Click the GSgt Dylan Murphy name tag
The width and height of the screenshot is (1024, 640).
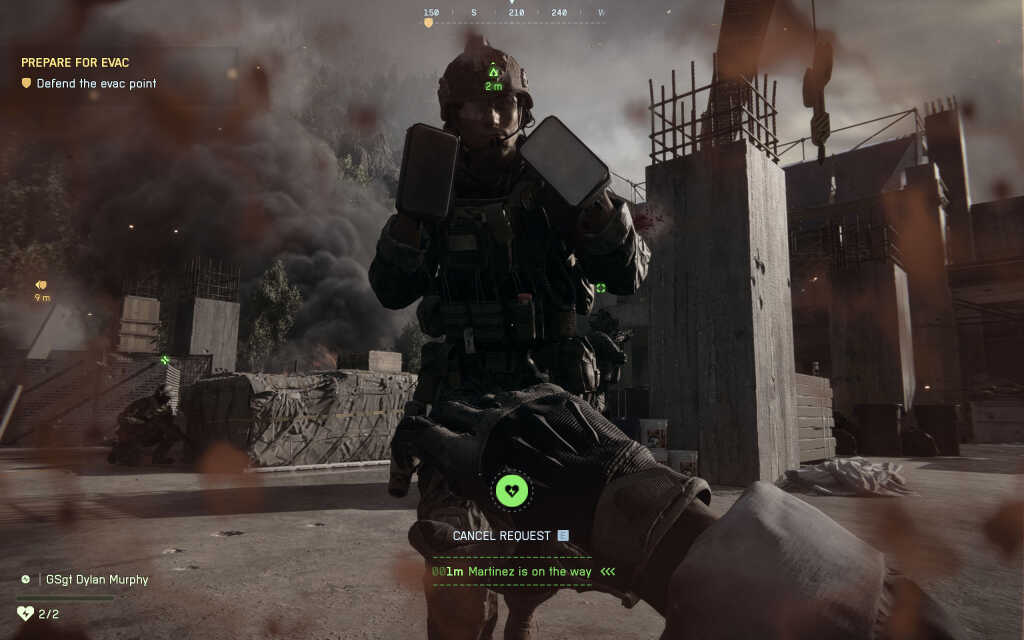[x=91, y=579]
